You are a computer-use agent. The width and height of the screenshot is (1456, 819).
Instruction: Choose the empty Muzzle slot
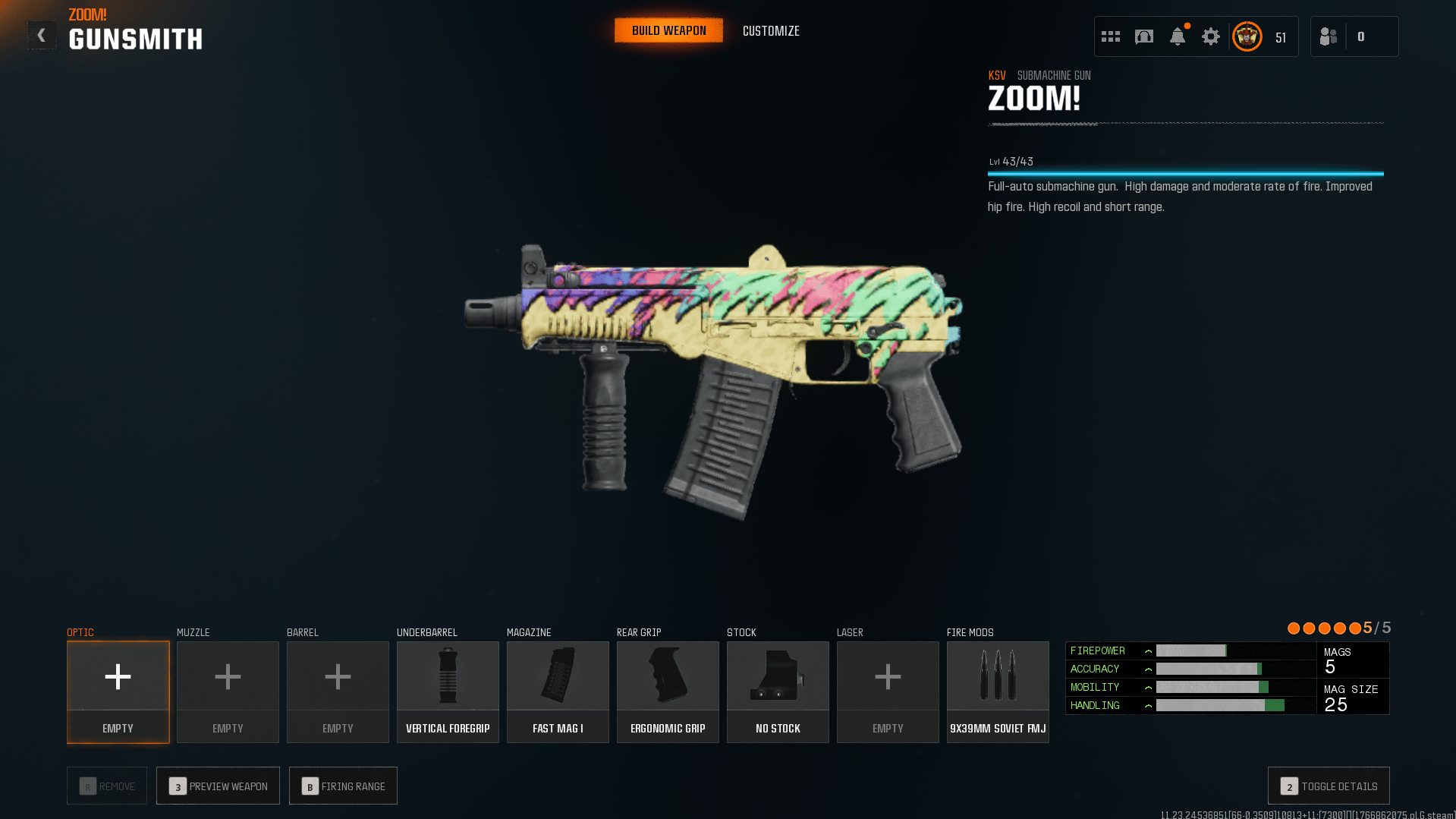(x=228, y=691)
